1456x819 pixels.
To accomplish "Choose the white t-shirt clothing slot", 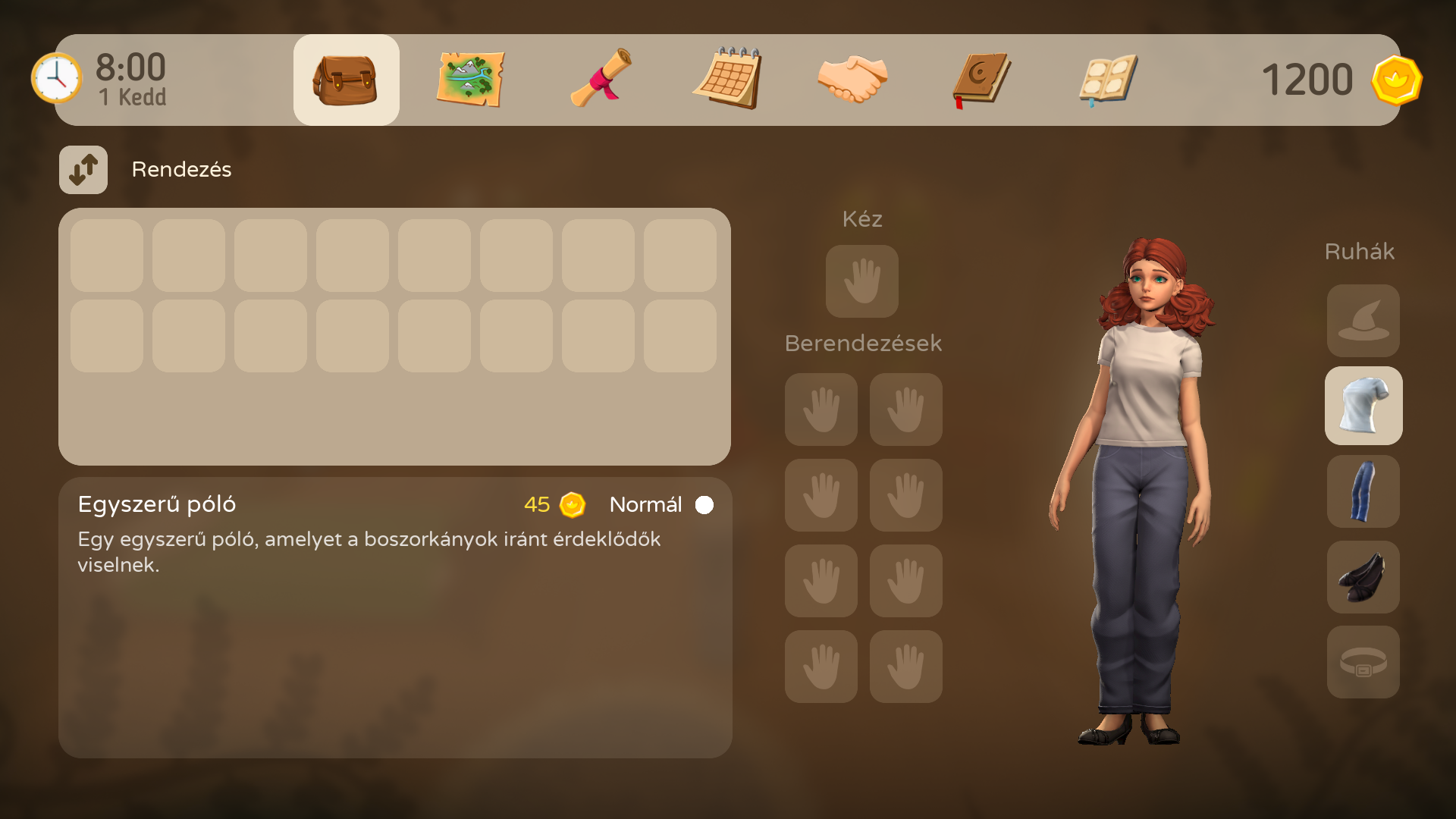I will [1363, 406].
